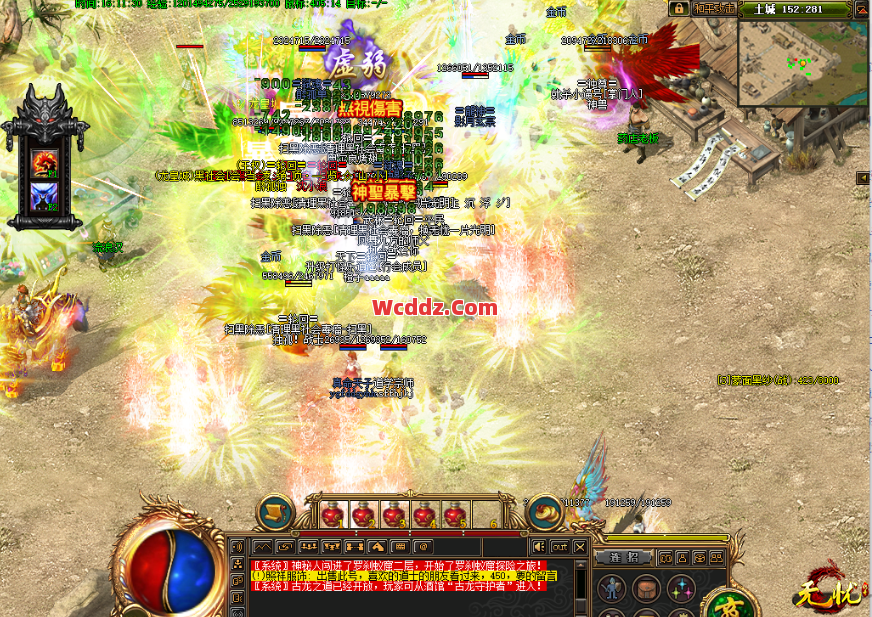Viewport: 872px width, 617px height.
Task: Use the red potion in belt slot 3
Action: click(393, 516)
